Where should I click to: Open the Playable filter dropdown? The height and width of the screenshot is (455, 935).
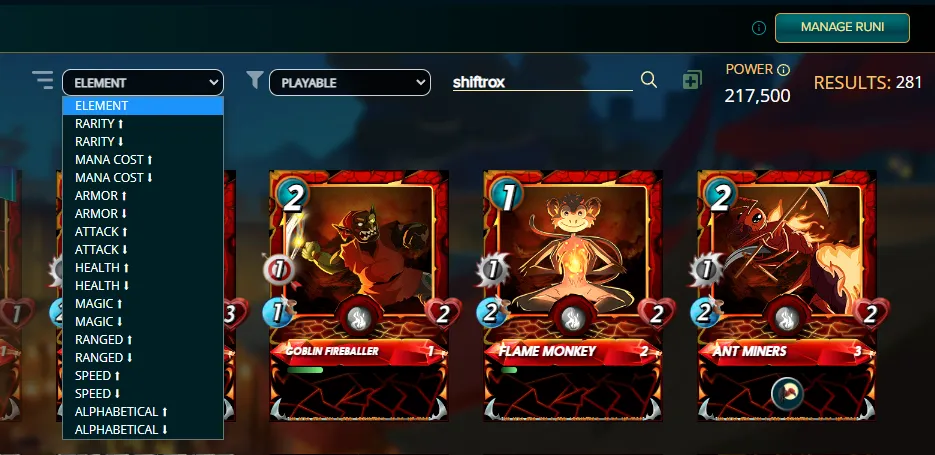349,83
